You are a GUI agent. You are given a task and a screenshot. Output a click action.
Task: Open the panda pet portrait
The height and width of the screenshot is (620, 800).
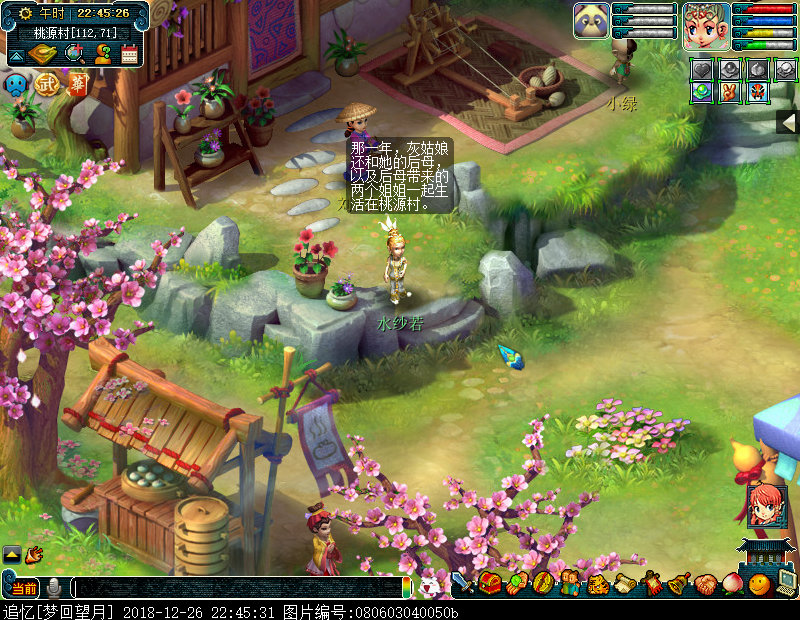[591, 20]
